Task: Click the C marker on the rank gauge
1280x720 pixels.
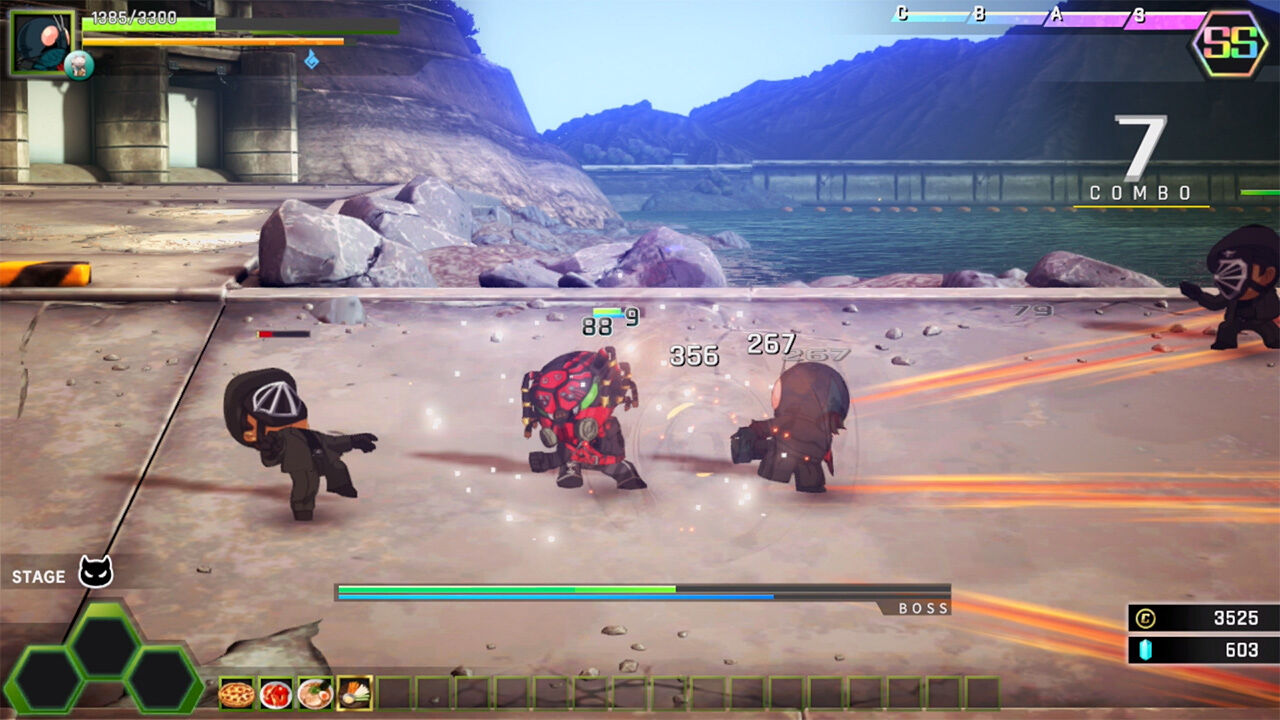Action: (902, 13)
